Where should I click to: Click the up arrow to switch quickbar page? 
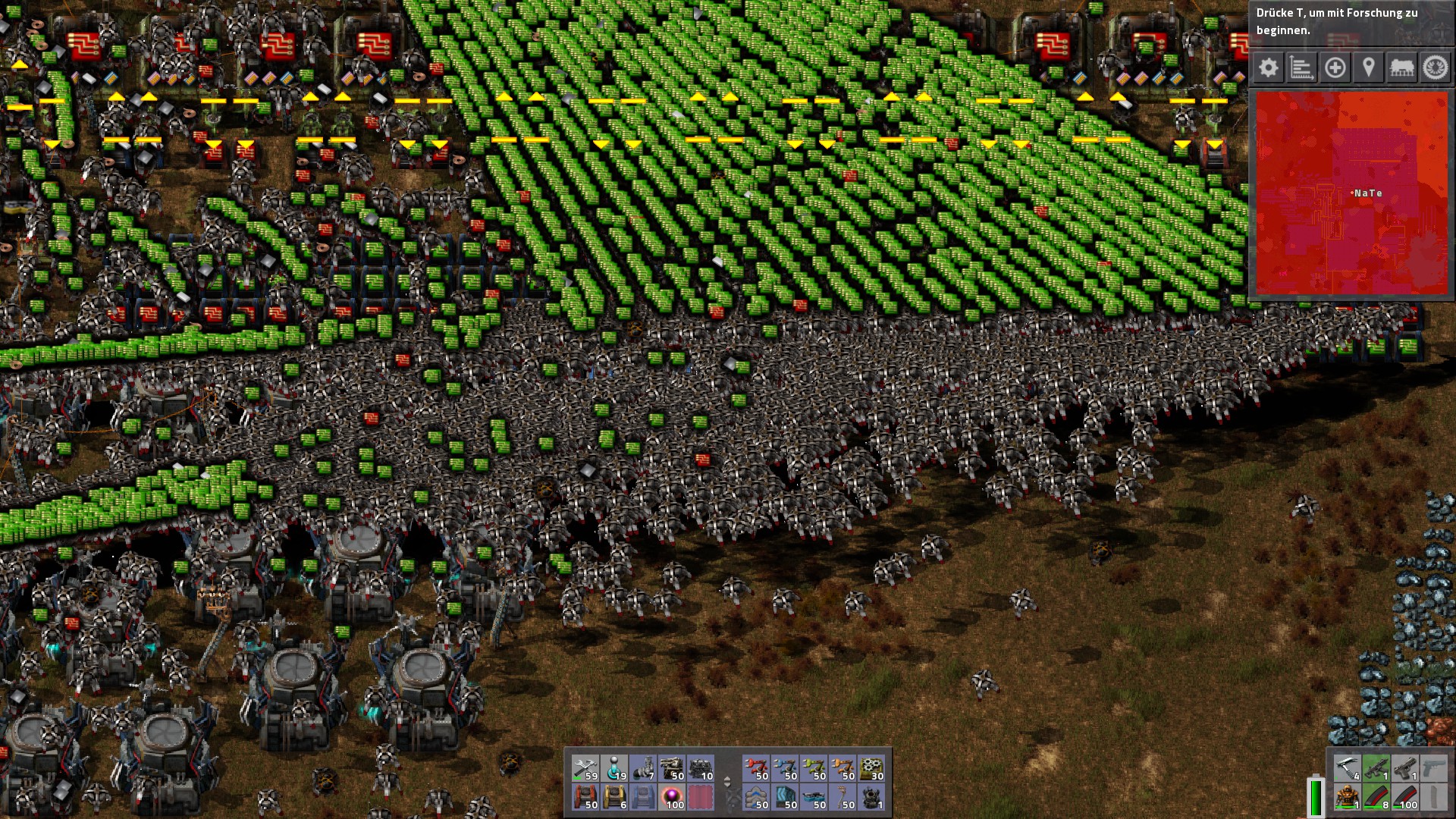(728, 777)
